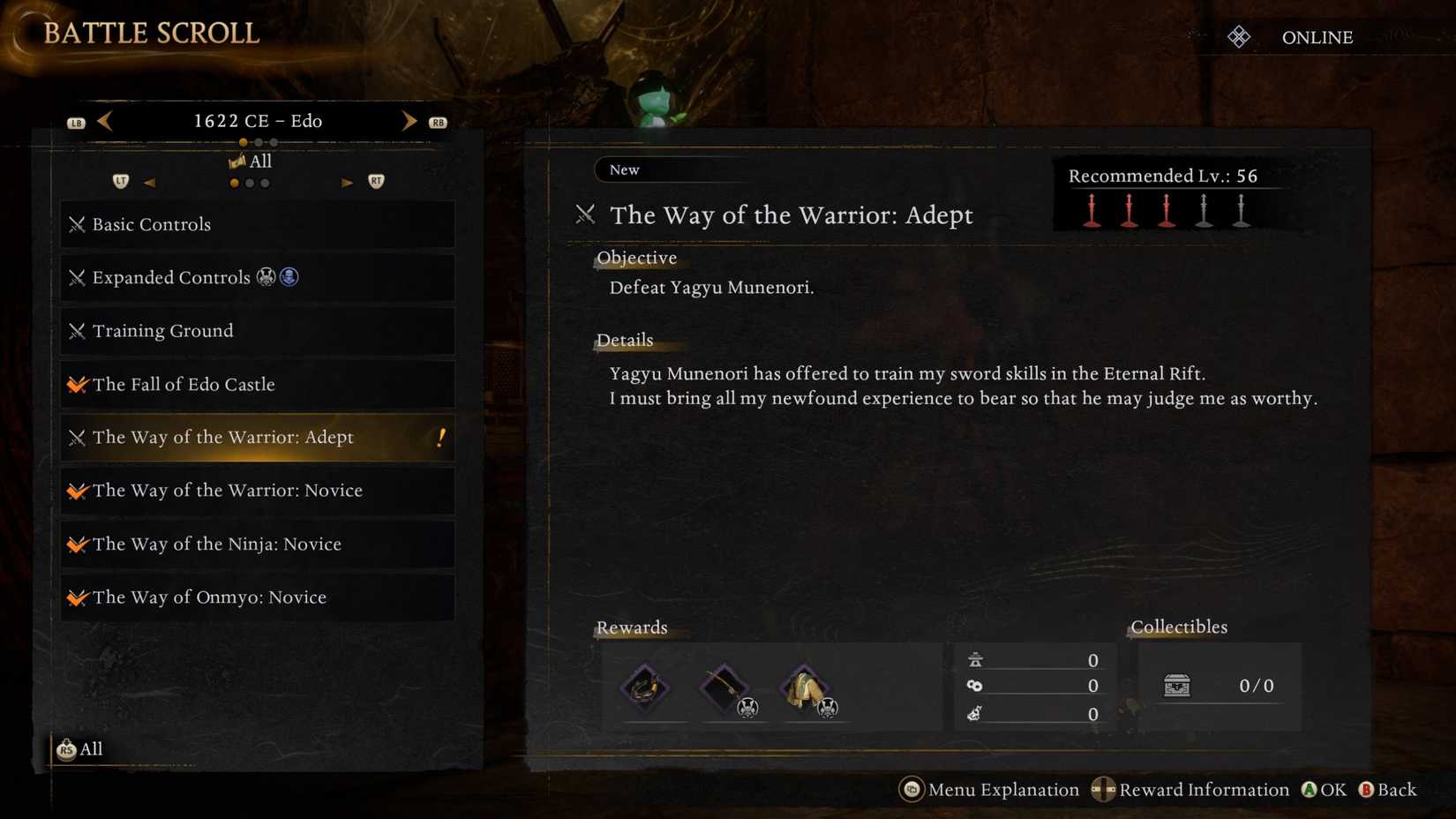Viewport: 1456px width, 819px height.
Task: Click the left arrow to view previous era
Action: pyautogui.click(x=104, y=121)
